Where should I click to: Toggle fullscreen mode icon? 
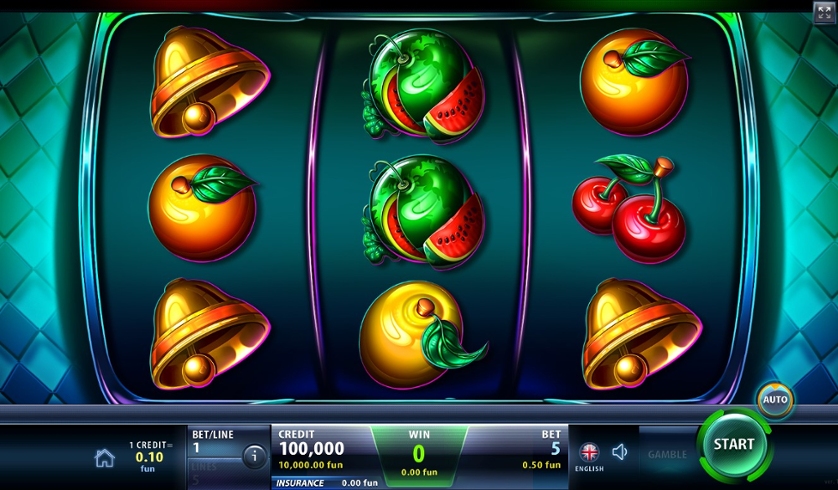point(824,12)
